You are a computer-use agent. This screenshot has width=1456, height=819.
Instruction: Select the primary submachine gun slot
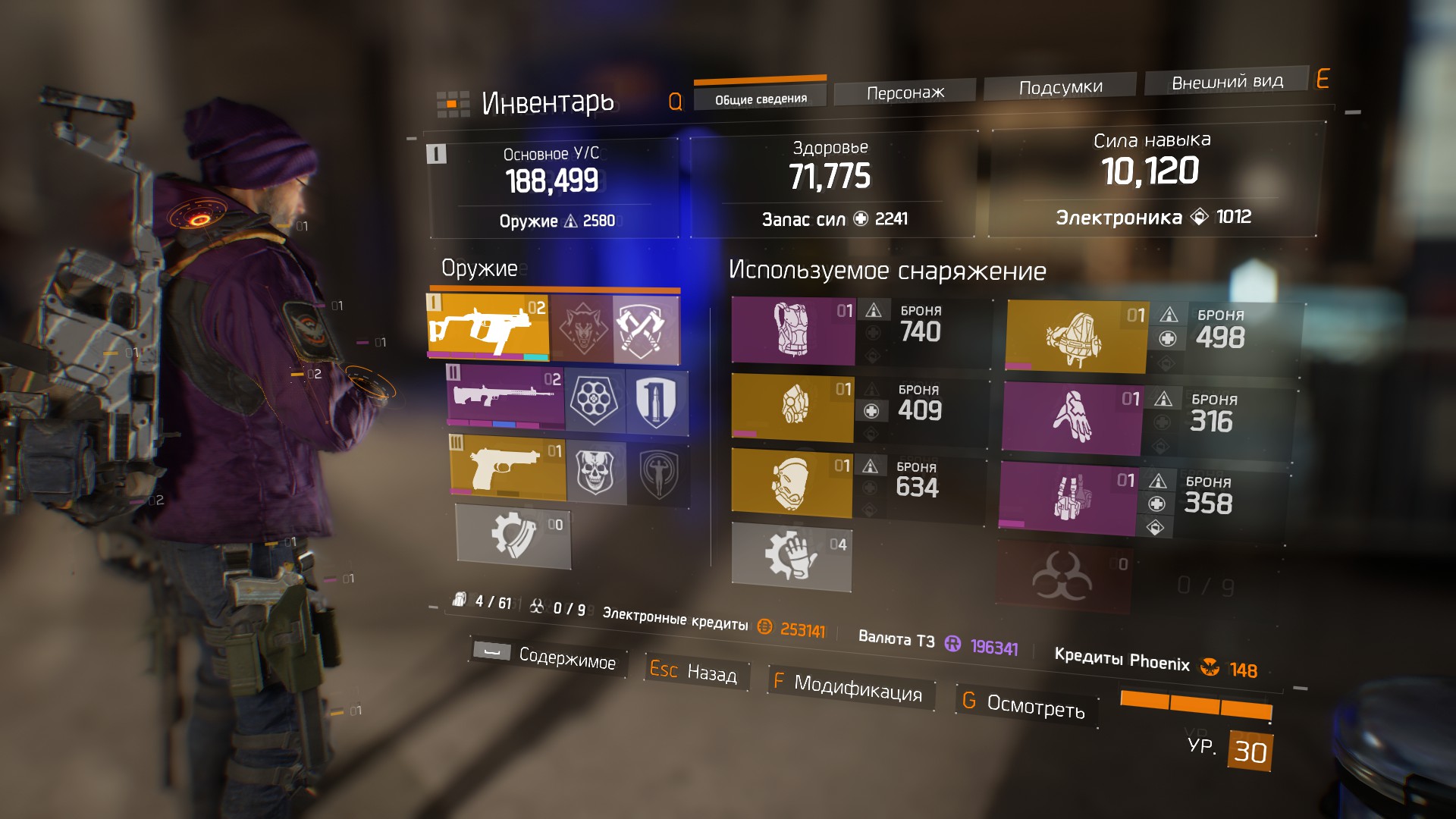tap(488, 326)
